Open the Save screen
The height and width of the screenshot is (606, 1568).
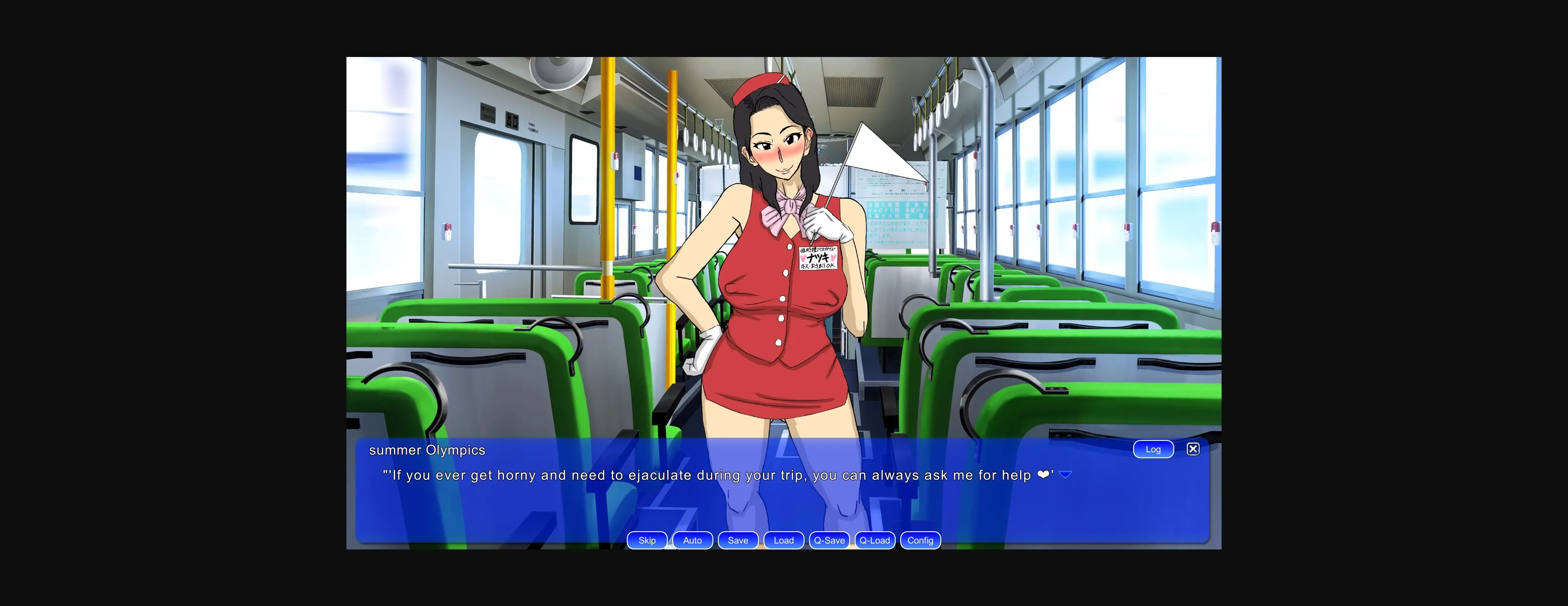click(738, 540)
